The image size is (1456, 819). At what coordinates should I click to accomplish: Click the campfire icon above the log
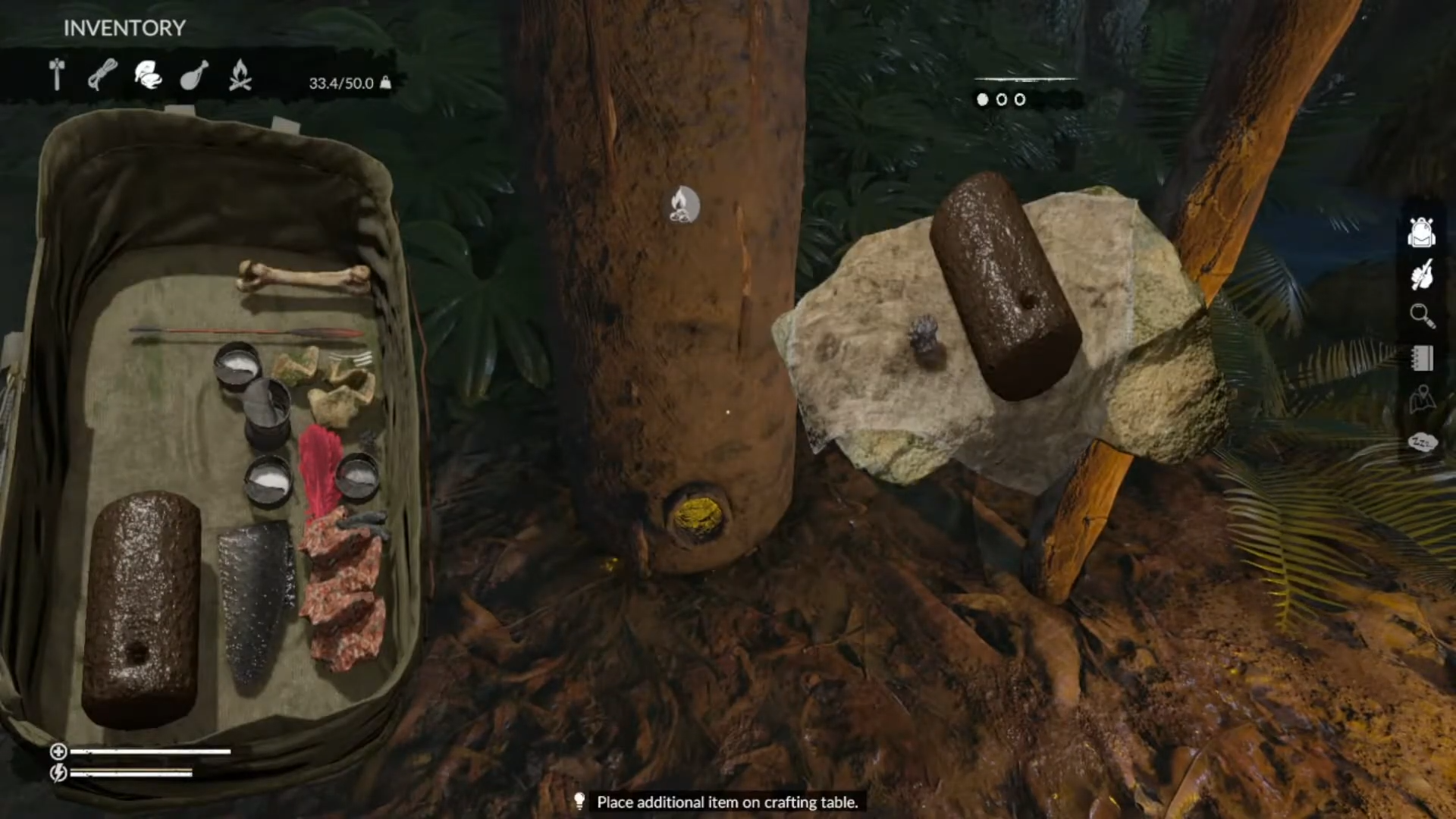point(683,205)
